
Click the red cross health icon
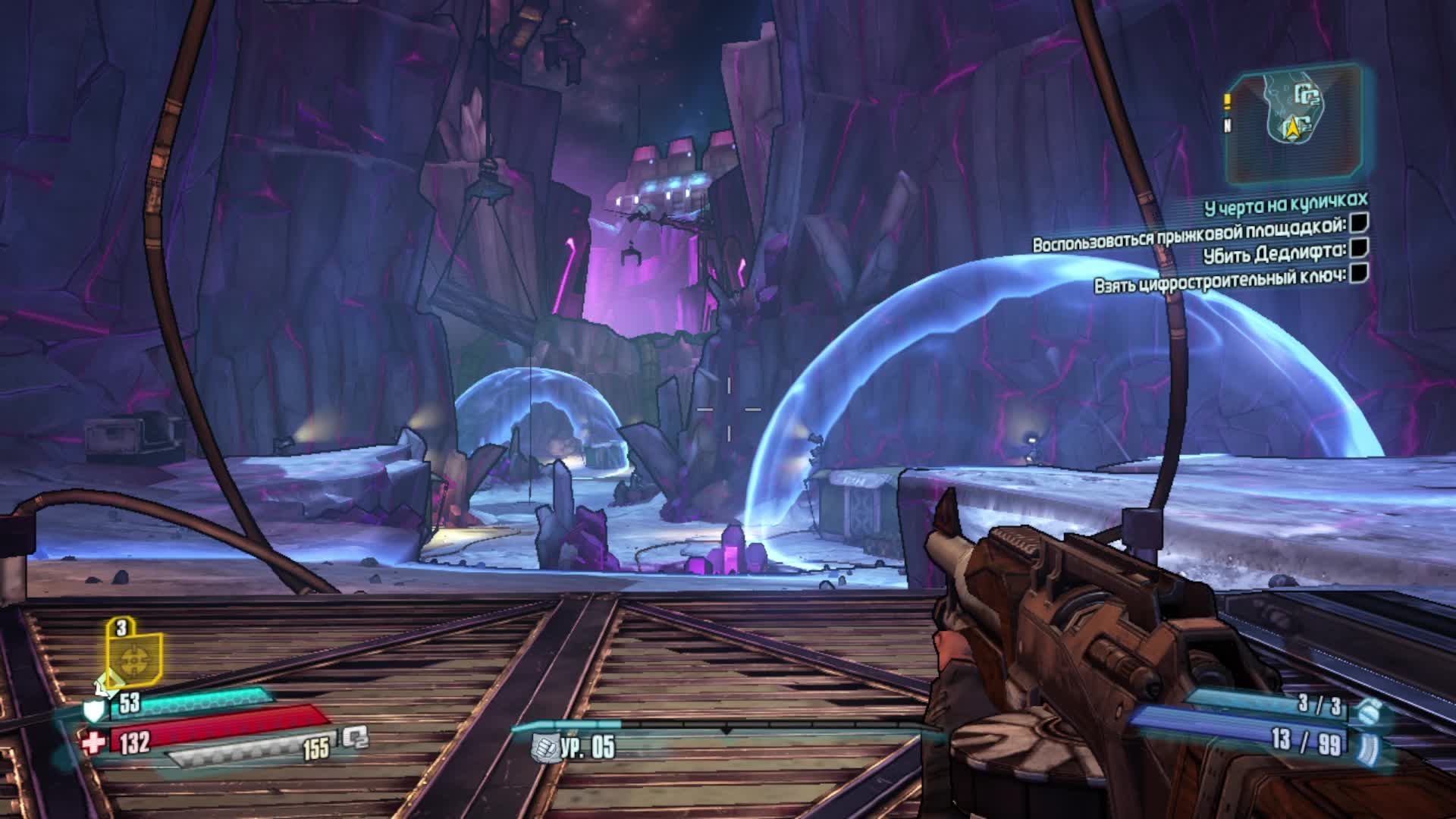click(x=93, y=742)
